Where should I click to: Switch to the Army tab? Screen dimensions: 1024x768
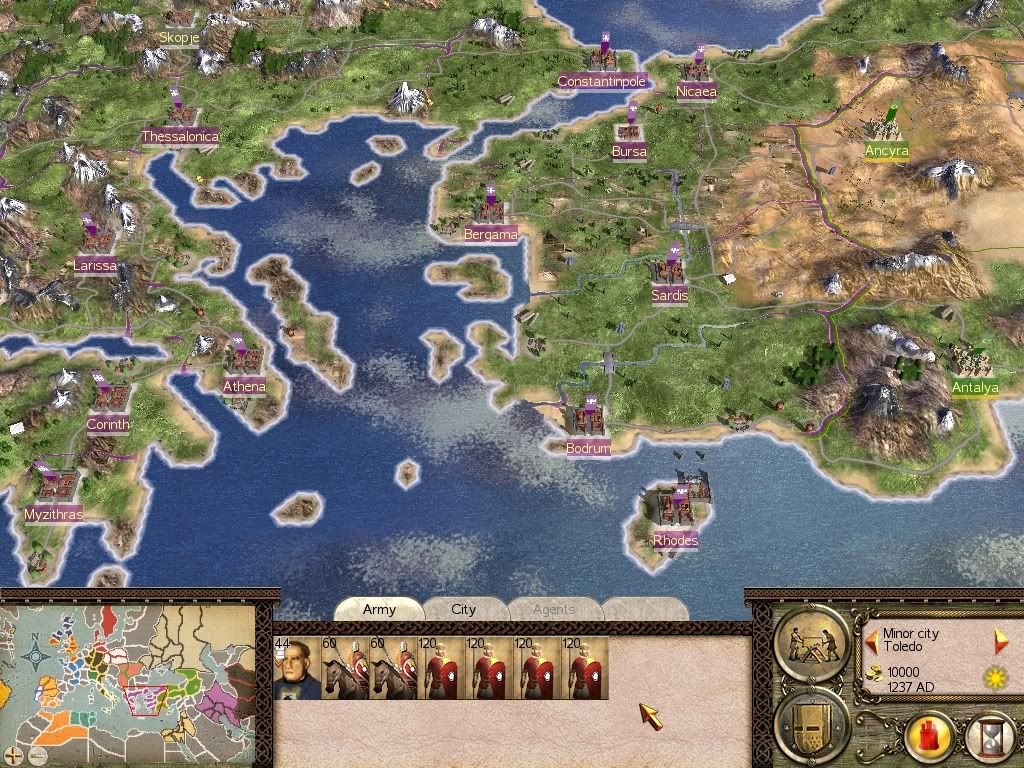379,609
